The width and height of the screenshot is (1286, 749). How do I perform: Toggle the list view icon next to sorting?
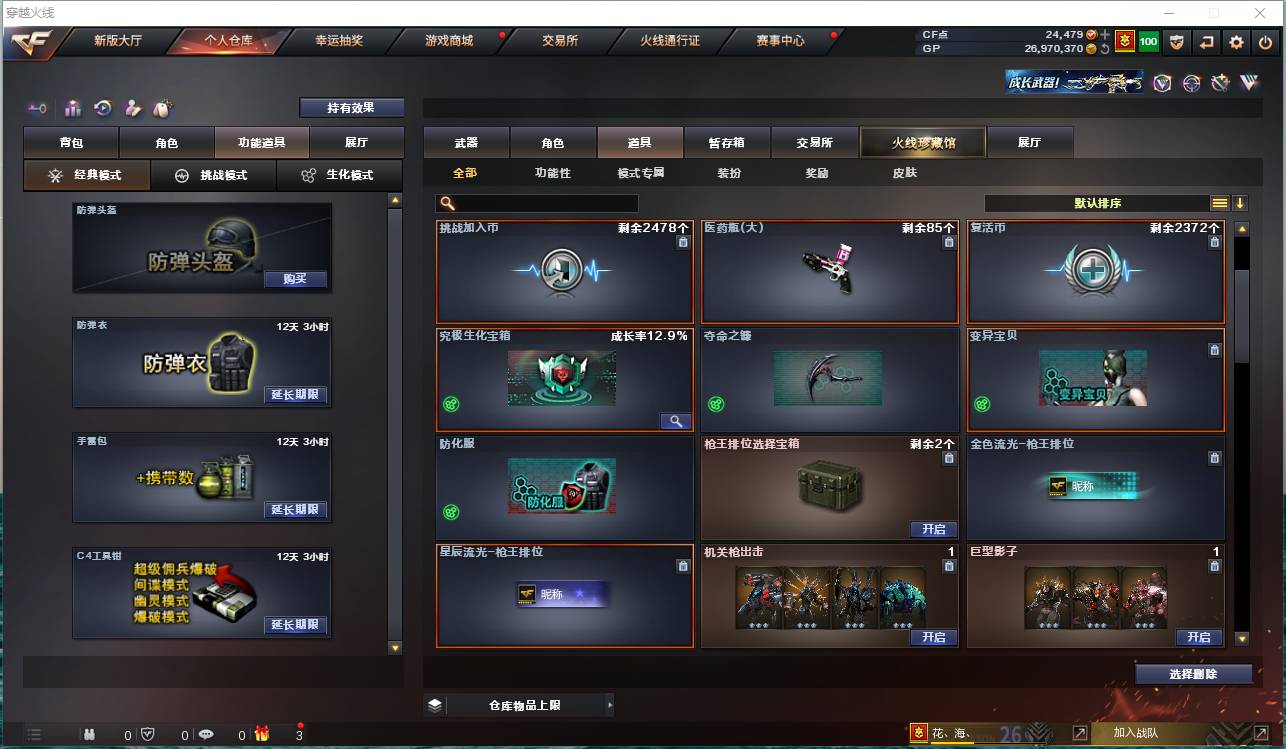1219,202
